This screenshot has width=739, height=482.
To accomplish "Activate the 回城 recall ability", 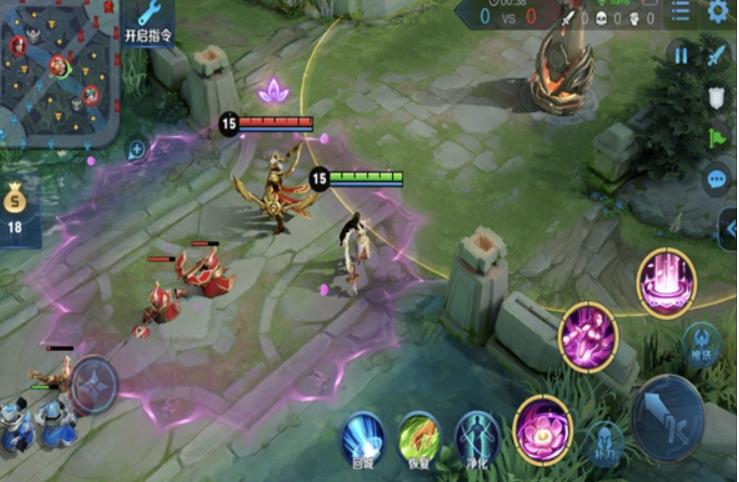I will click(x=362, y=438).
